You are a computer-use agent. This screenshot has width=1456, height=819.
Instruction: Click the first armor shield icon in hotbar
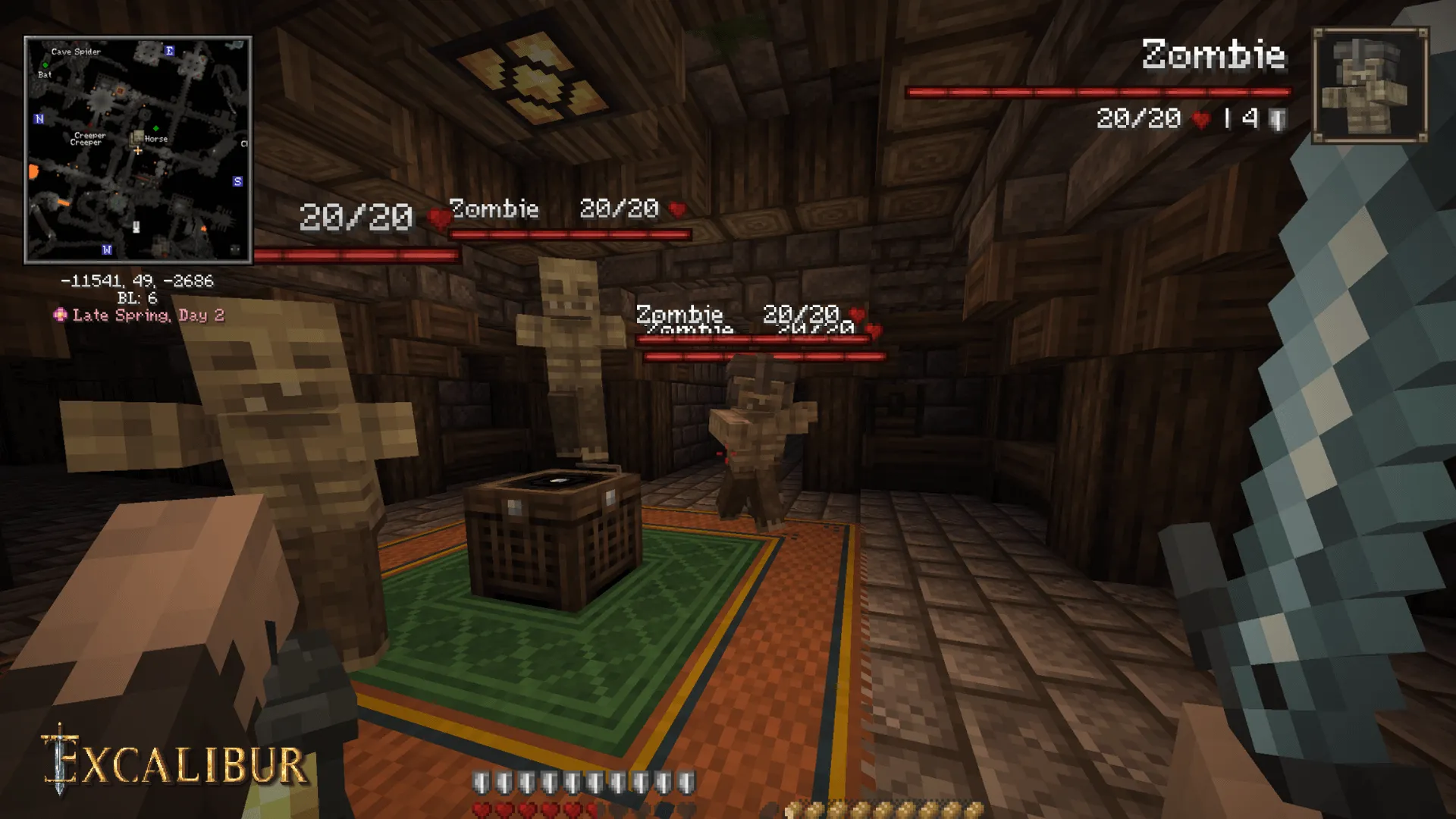coord(481,782)
